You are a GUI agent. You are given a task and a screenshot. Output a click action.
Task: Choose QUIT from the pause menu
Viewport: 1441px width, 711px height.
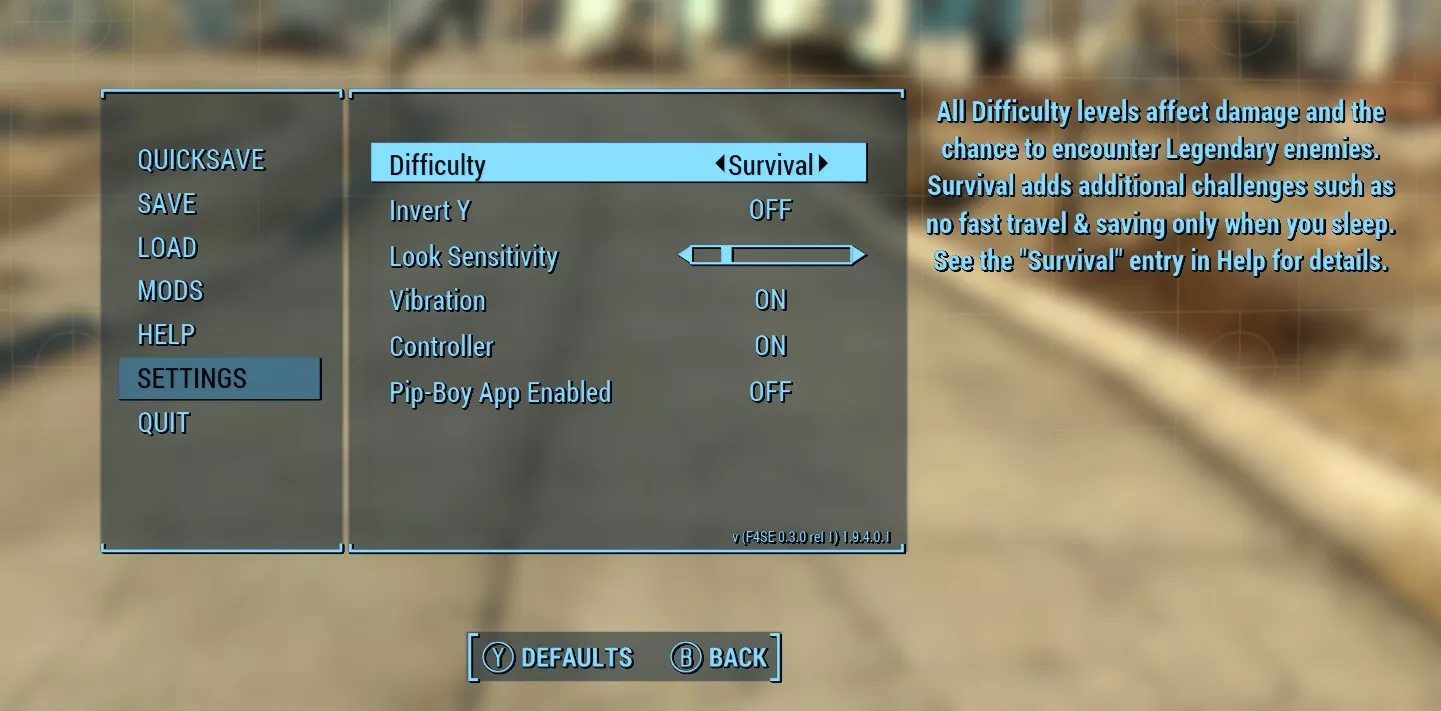(163, 423)
